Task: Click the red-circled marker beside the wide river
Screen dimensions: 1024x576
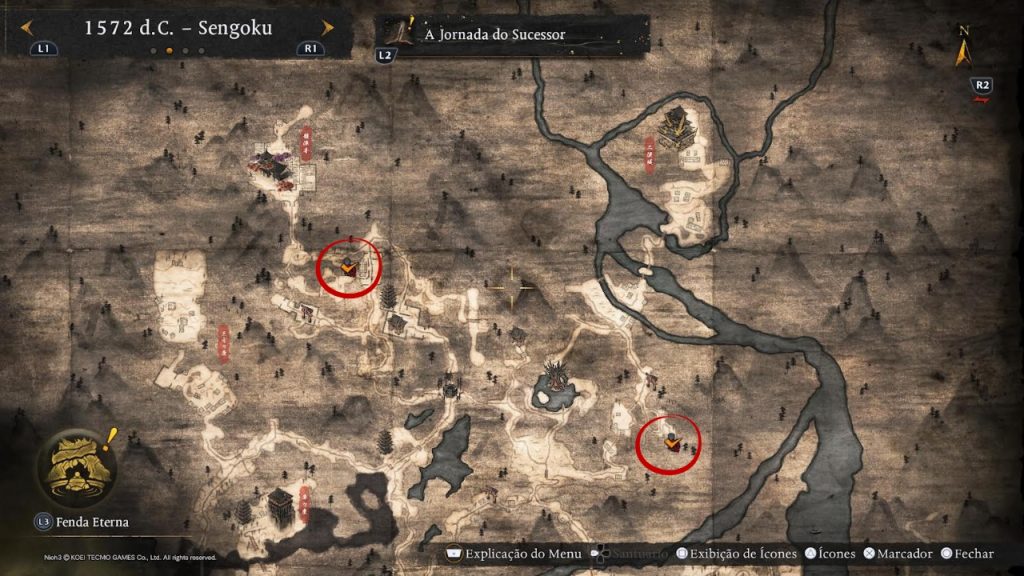Action: coord(668,441)
